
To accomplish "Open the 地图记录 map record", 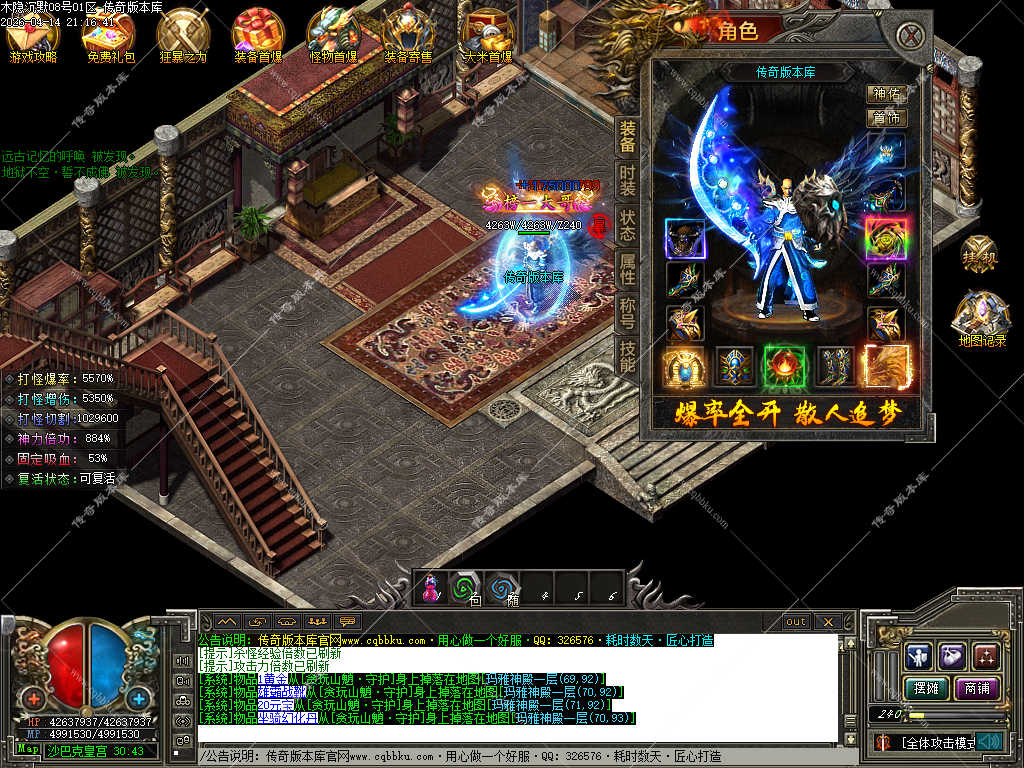I will [981, 319].
